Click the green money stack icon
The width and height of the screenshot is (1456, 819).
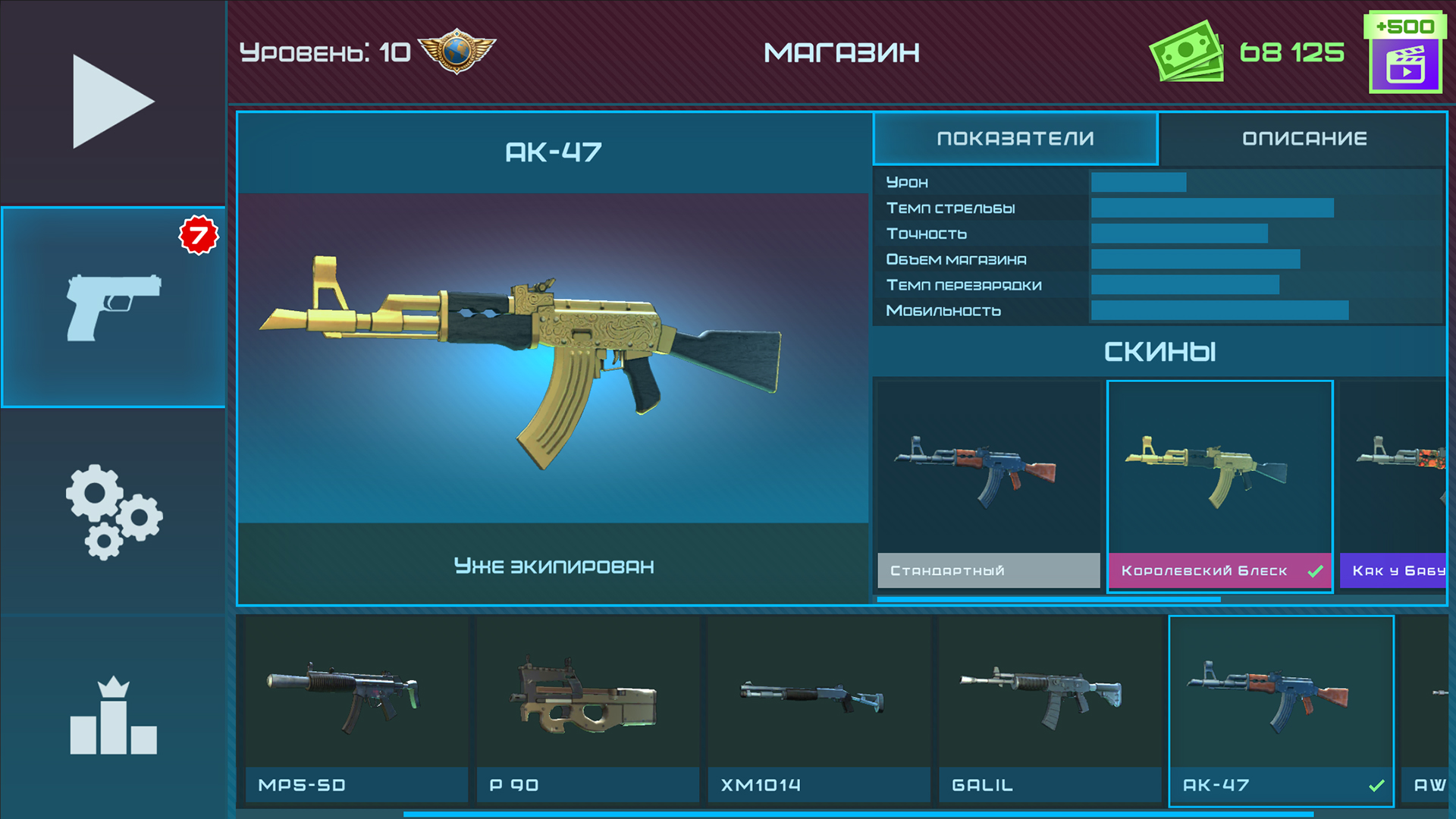tap(1187, 52)
